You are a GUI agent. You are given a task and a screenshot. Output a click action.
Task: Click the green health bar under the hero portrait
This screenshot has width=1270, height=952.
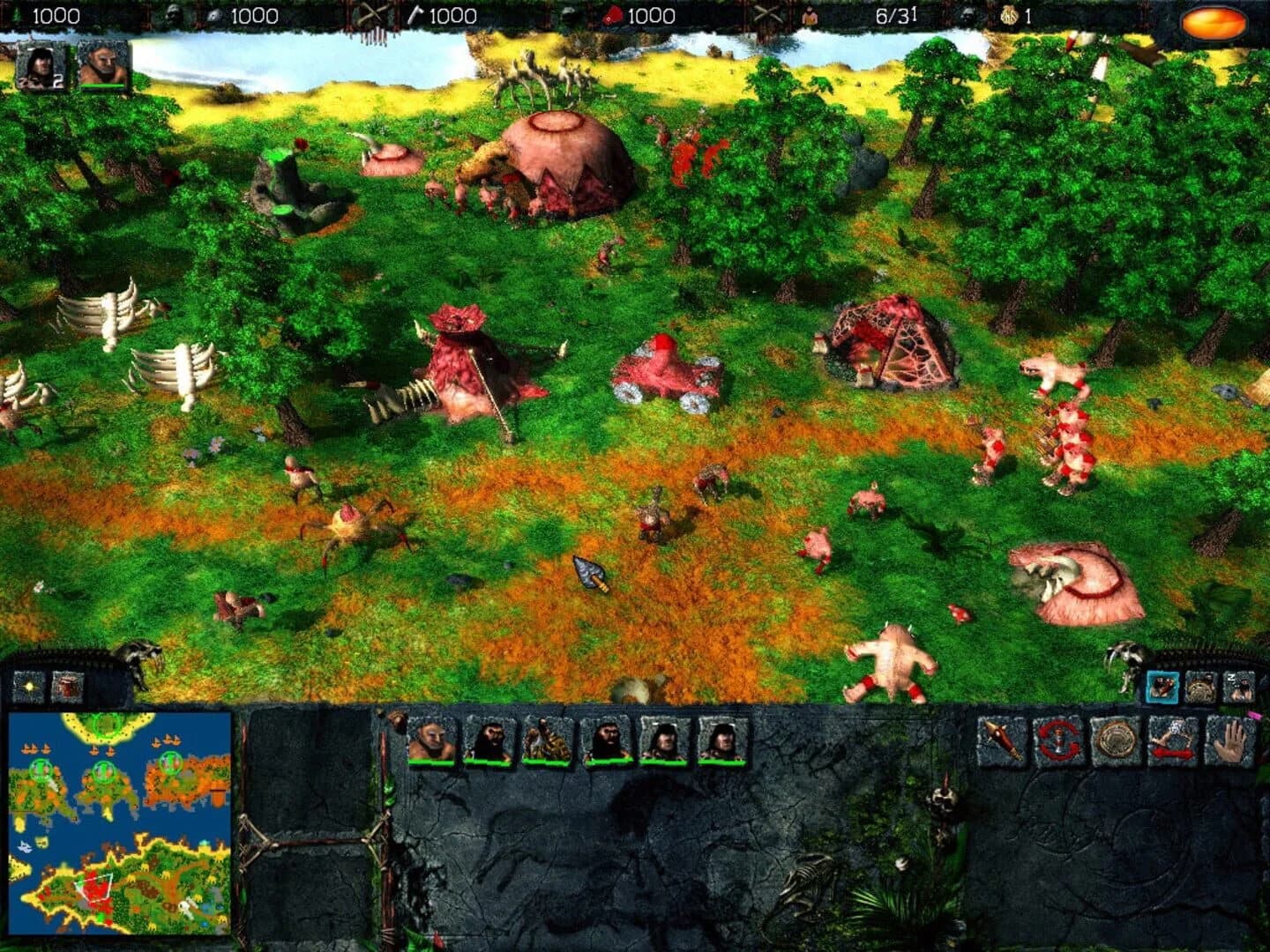[x=101, y=86]
